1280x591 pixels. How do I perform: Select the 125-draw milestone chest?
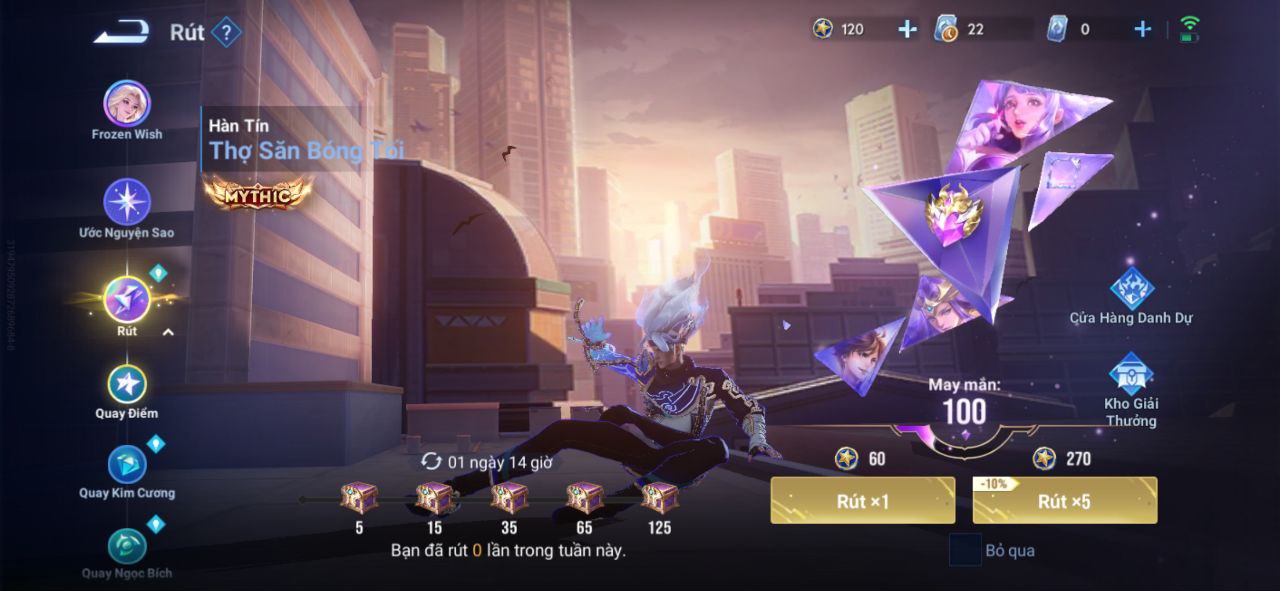click(x=659, y=497)
